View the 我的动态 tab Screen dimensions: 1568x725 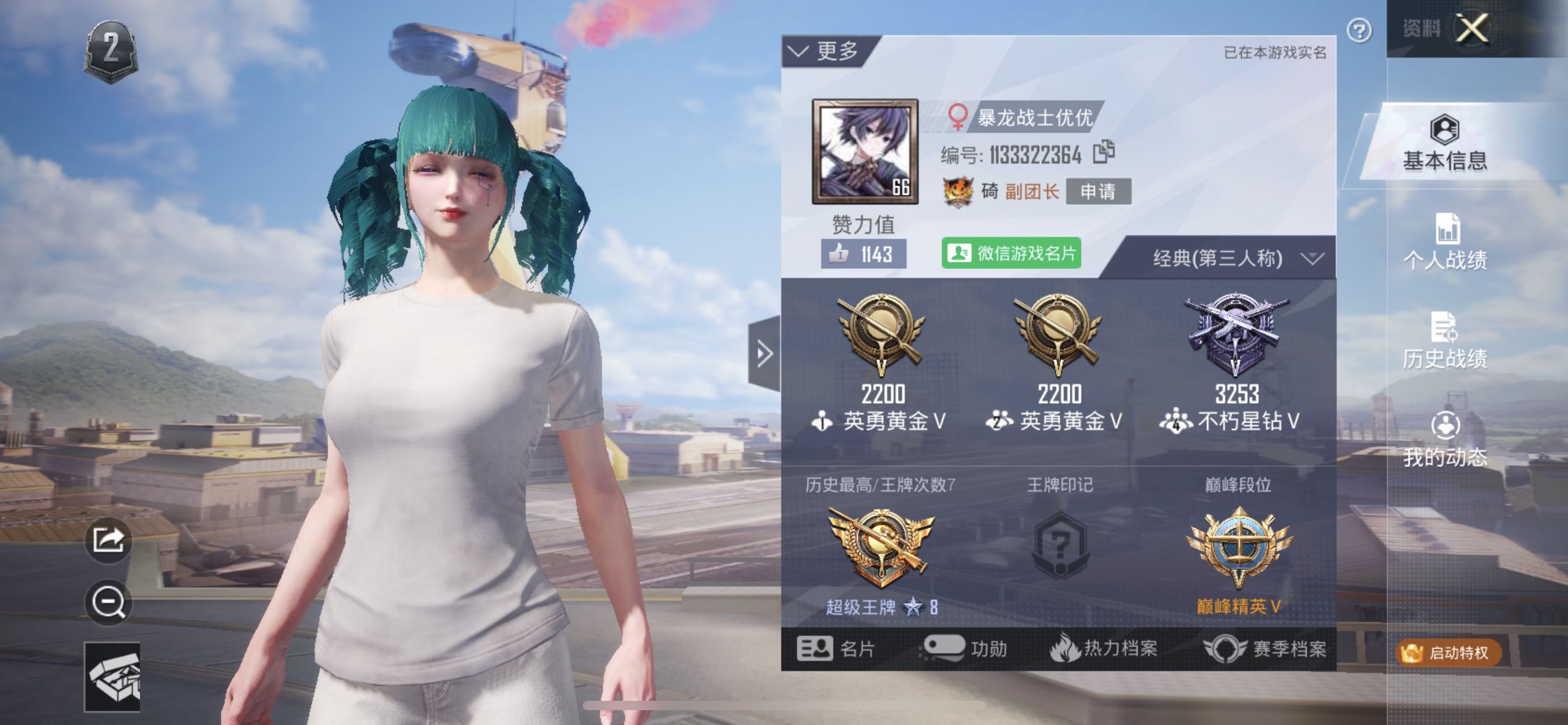[x=1445, y=440]
